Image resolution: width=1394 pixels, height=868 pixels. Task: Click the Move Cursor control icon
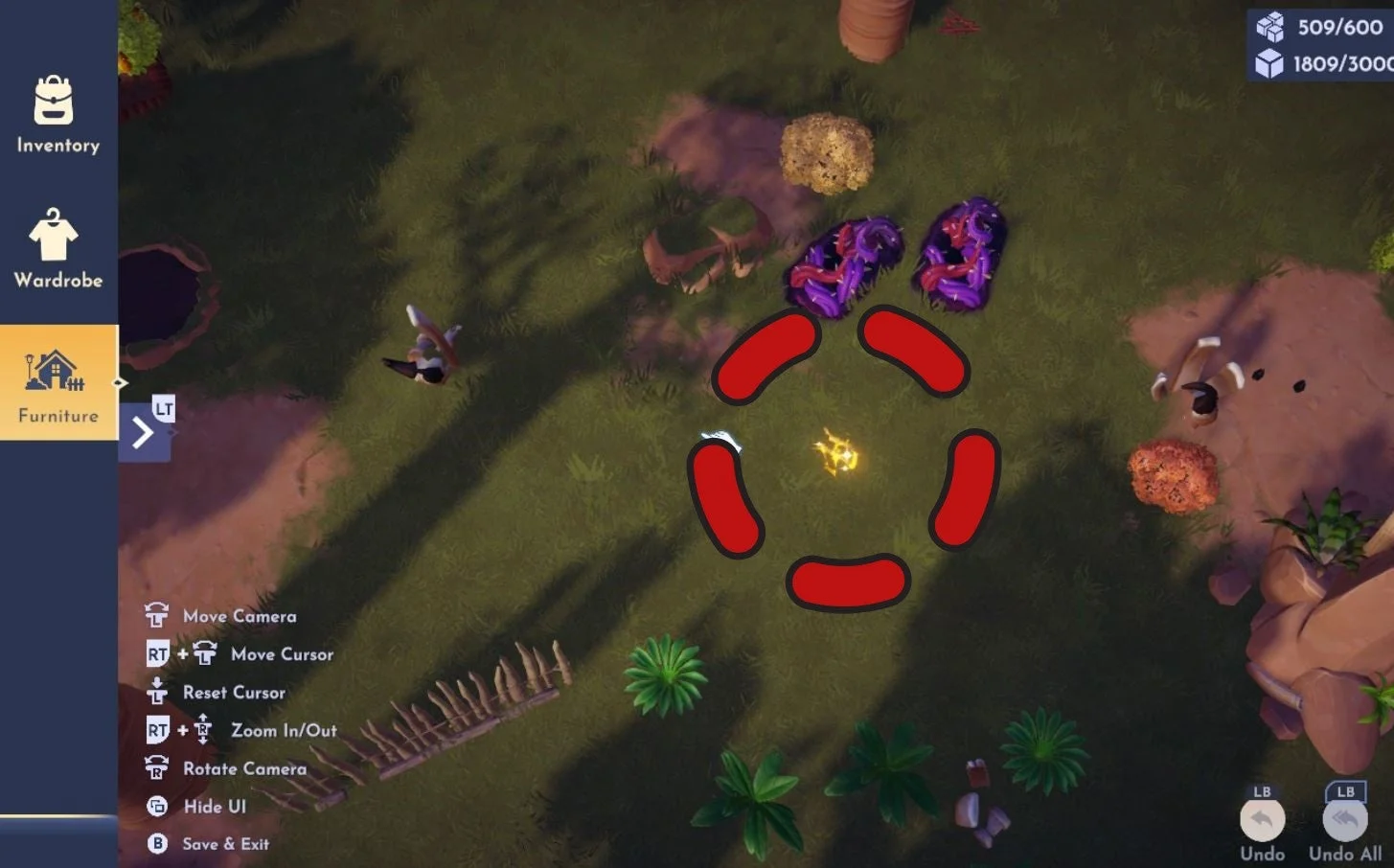pos(204,651)
